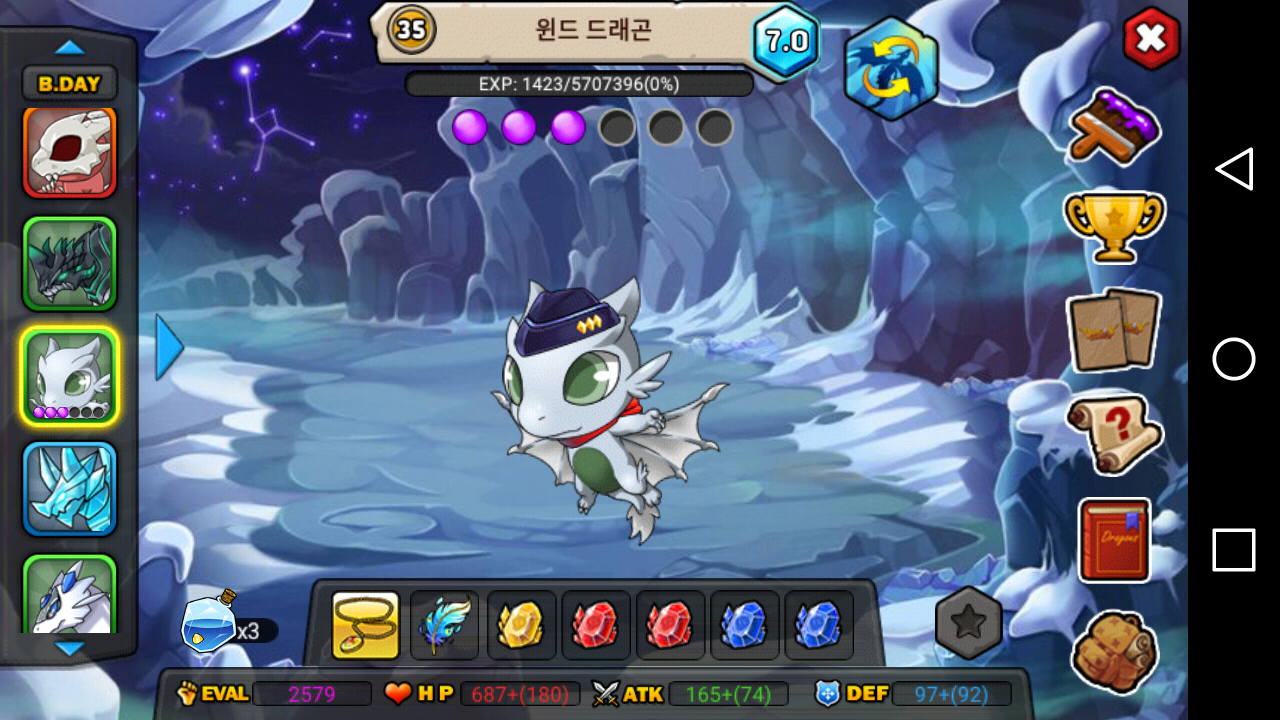Viewport: 1280px width, 720px height.
Task: Select the golden rope equipment slot
Action: click(x=366, y=625)
